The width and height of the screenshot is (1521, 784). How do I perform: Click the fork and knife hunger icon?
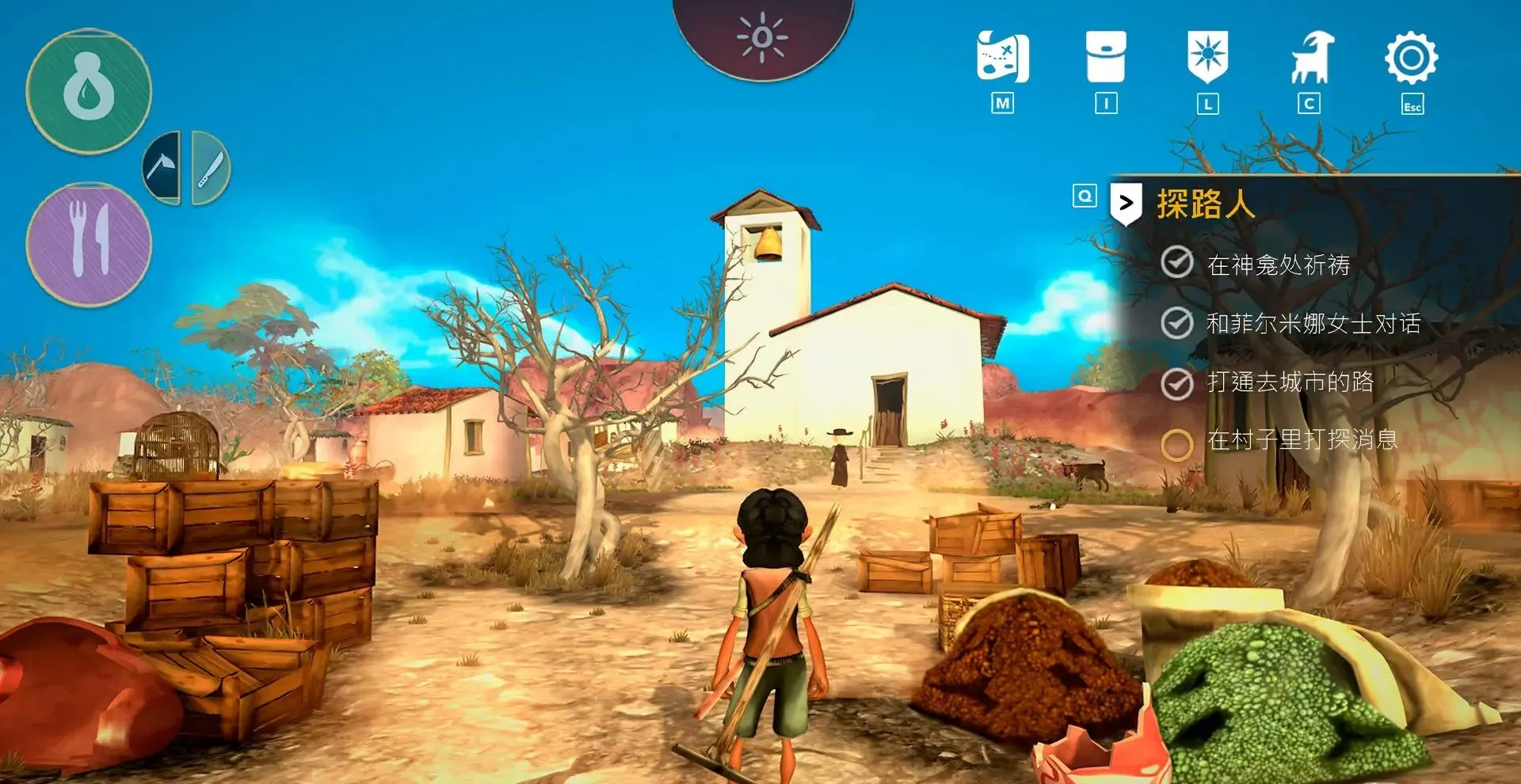pyautogui.click(x=89, y=243)
